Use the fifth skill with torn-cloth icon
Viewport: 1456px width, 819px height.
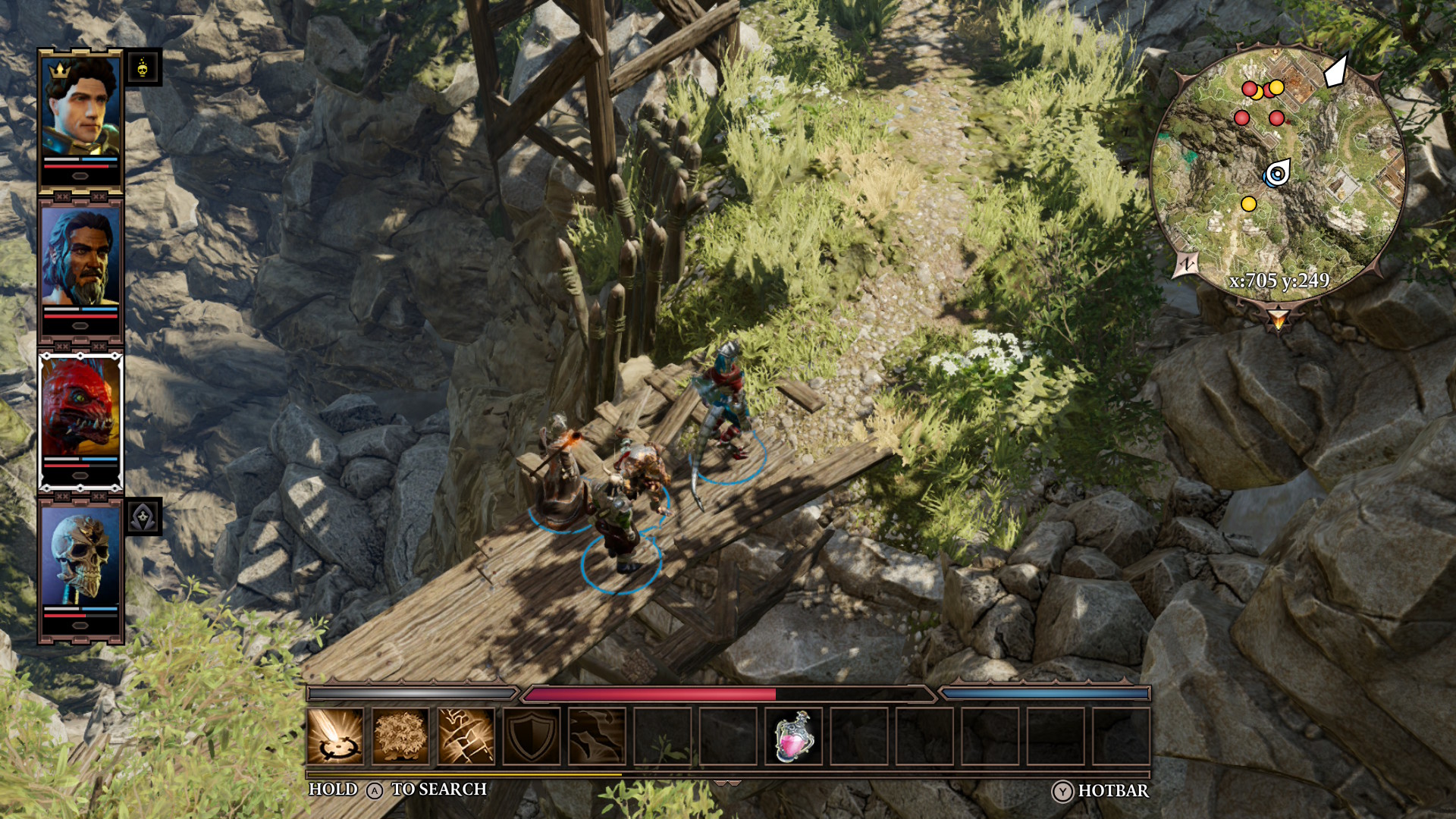point(597,736)
